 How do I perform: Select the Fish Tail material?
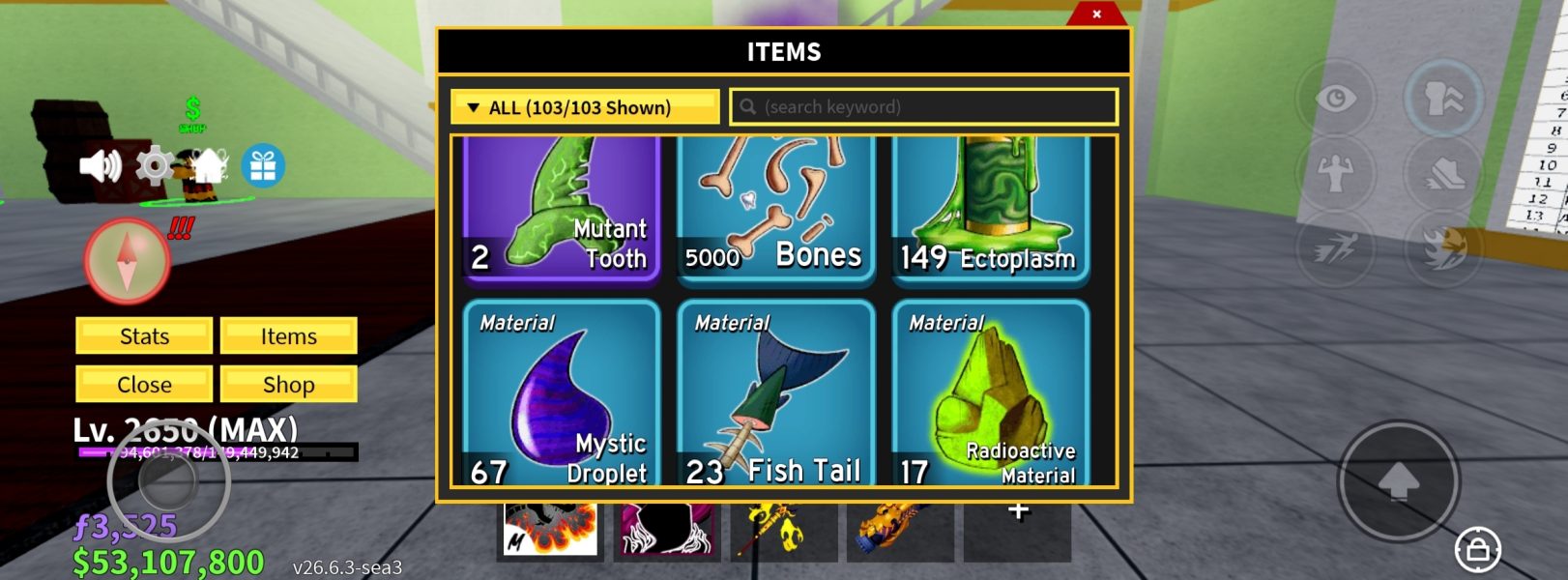[776, 393]
